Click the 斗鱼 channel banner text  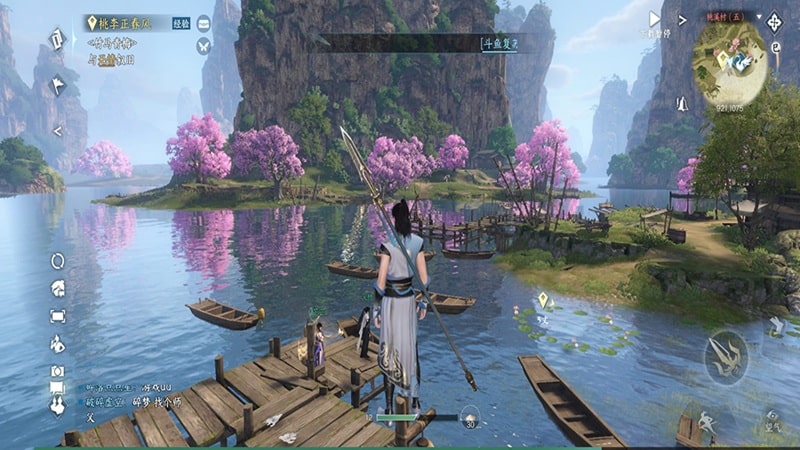(x=503, y=43)
